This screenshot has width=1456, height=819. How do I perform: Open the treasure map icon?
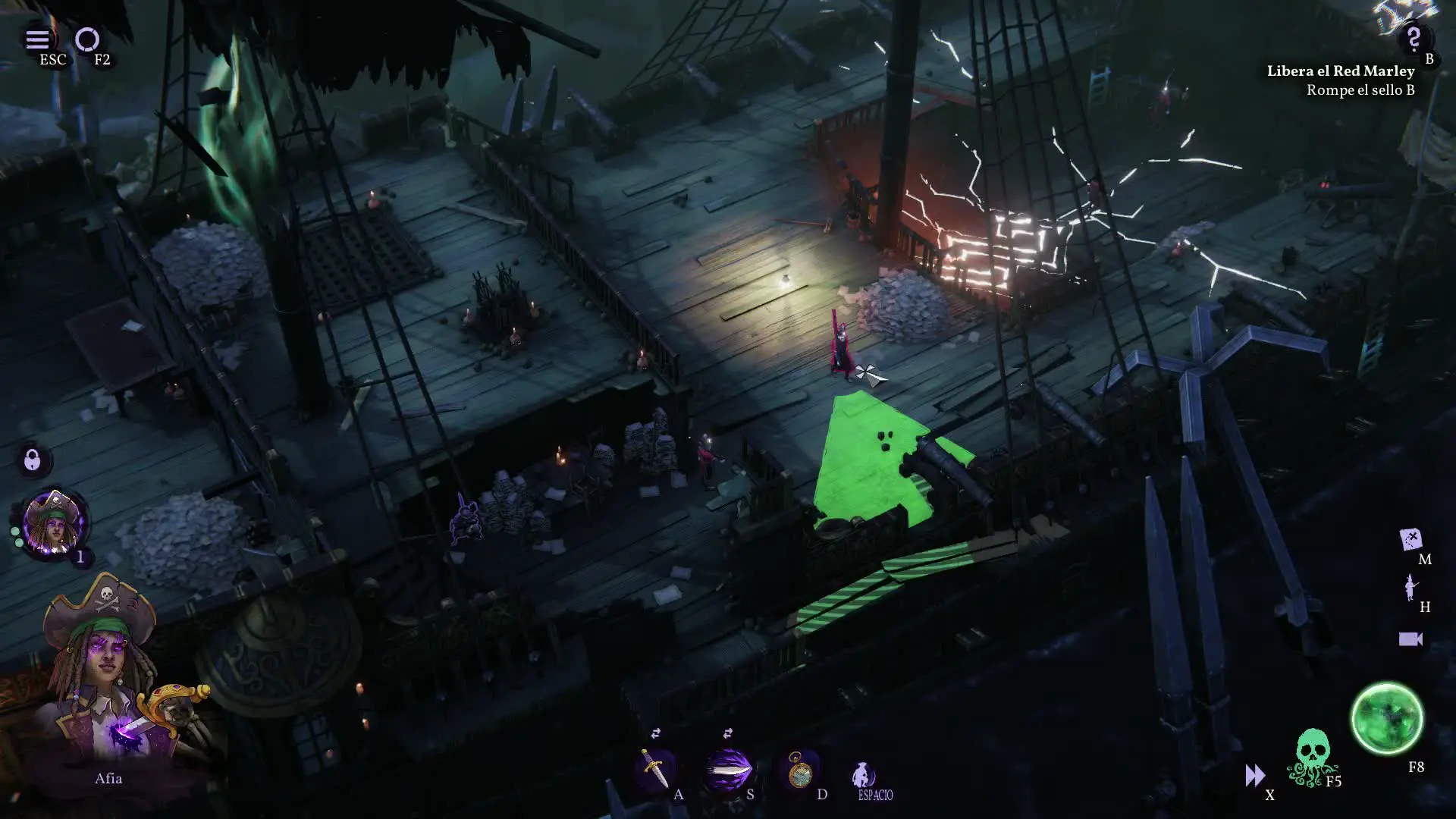[1410, 539]
